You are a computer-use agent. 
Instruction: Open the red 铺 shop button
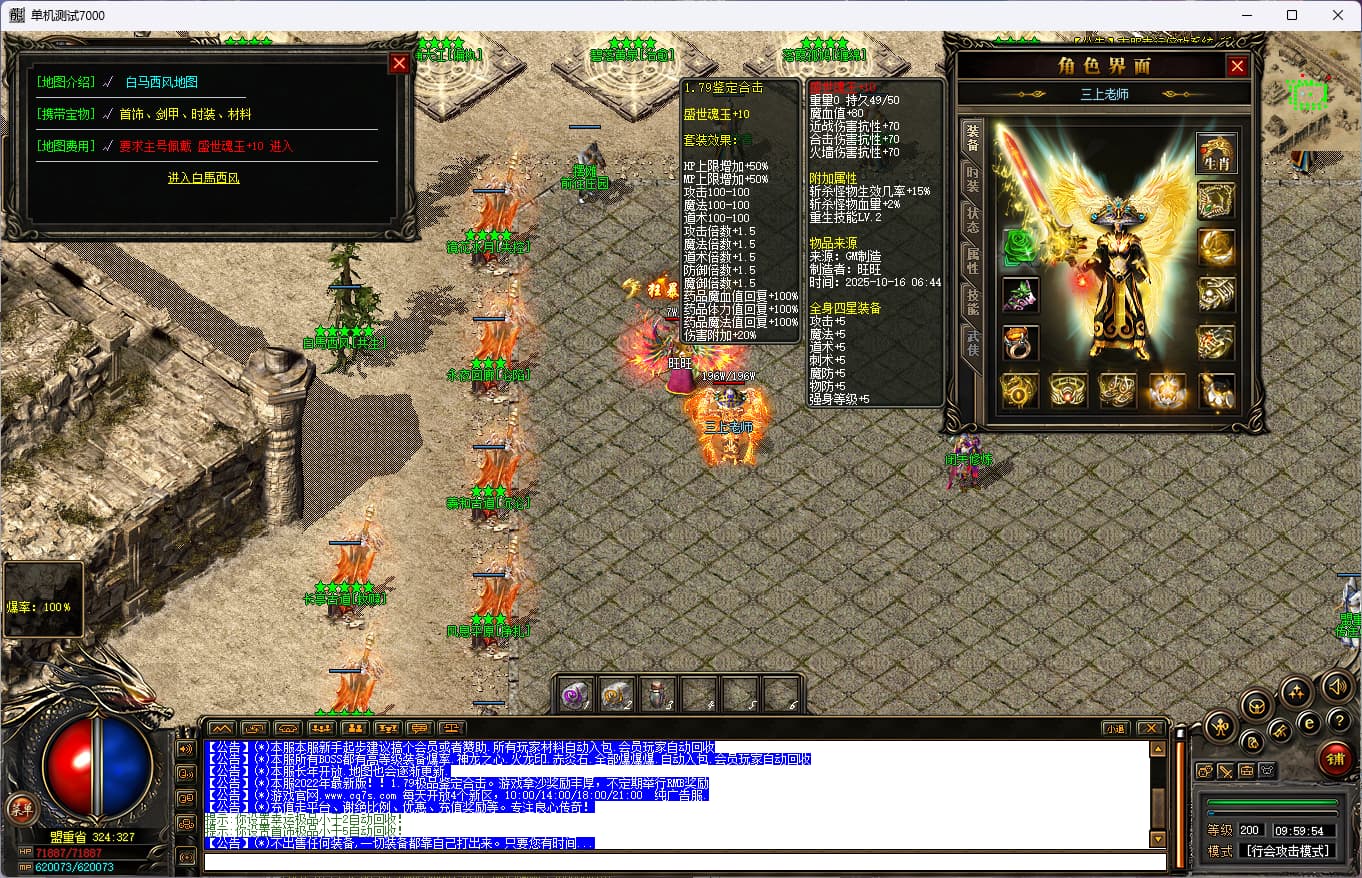pyautogui.click(x=1334, y=759)
